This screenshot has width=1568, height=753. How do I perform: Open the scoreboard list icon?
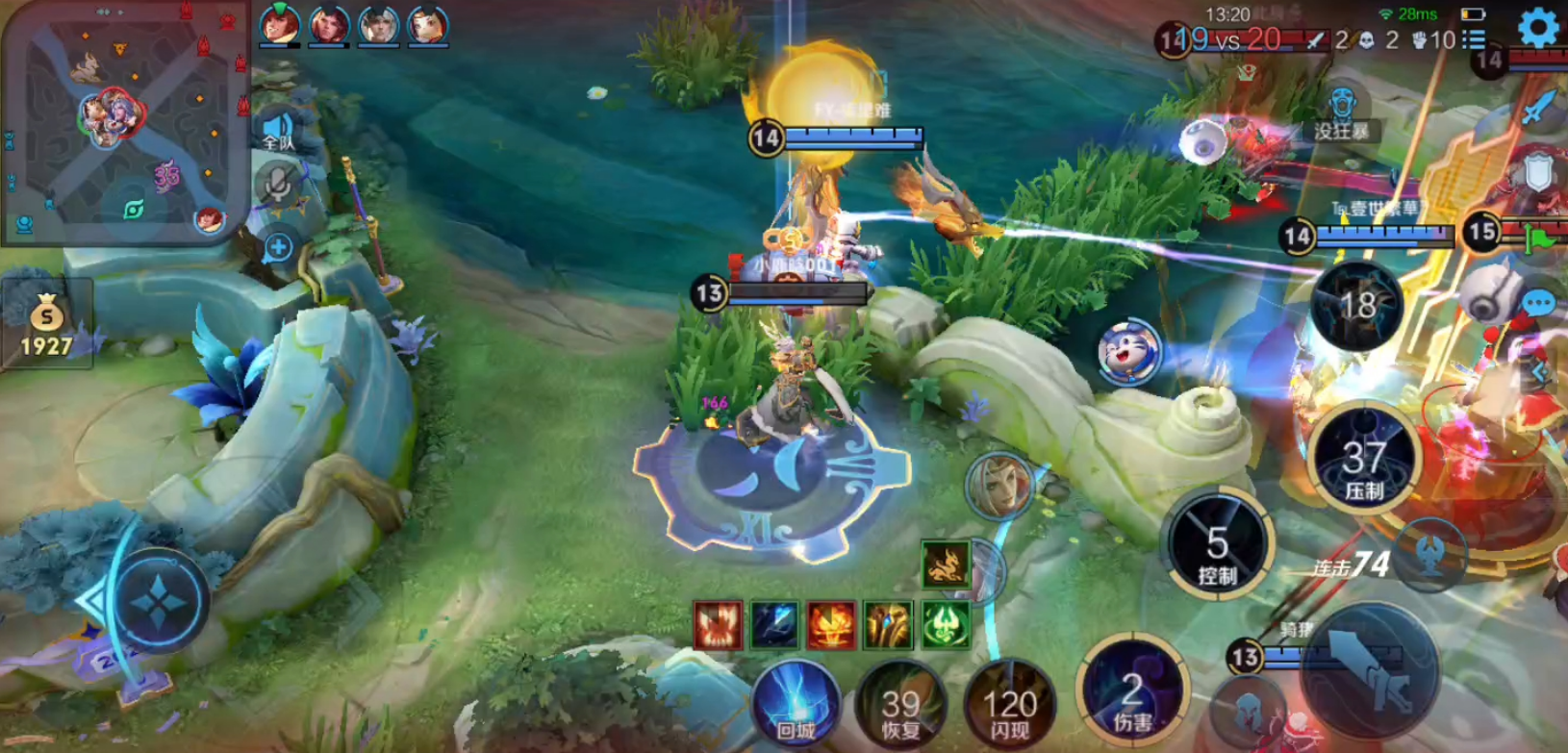click(x=1474, y=39)
